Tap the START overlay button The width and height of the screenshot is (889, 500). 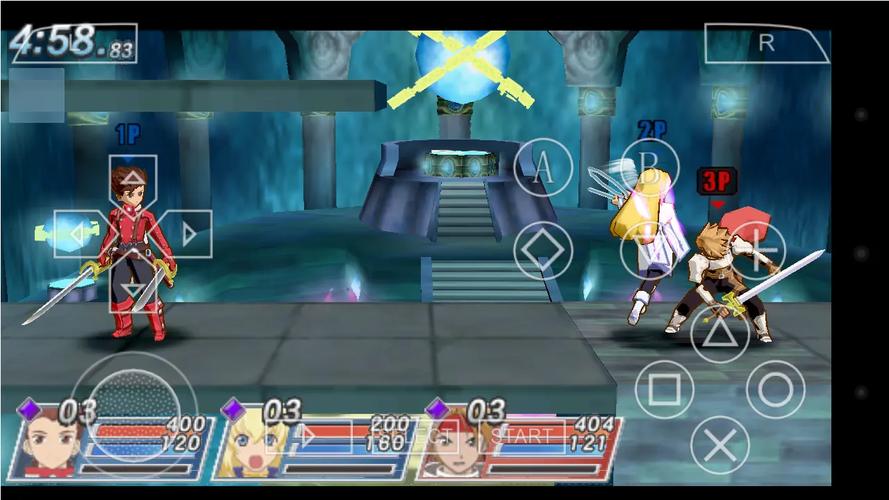pyautogui.click(x=521, y=436)
